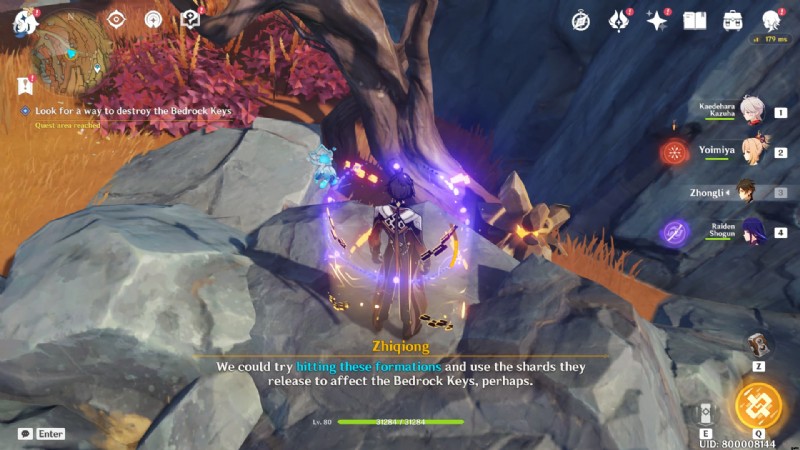Open the map via the minimap
The height and width of the screenshot is (450, 800).
click(x=71, y=46)
